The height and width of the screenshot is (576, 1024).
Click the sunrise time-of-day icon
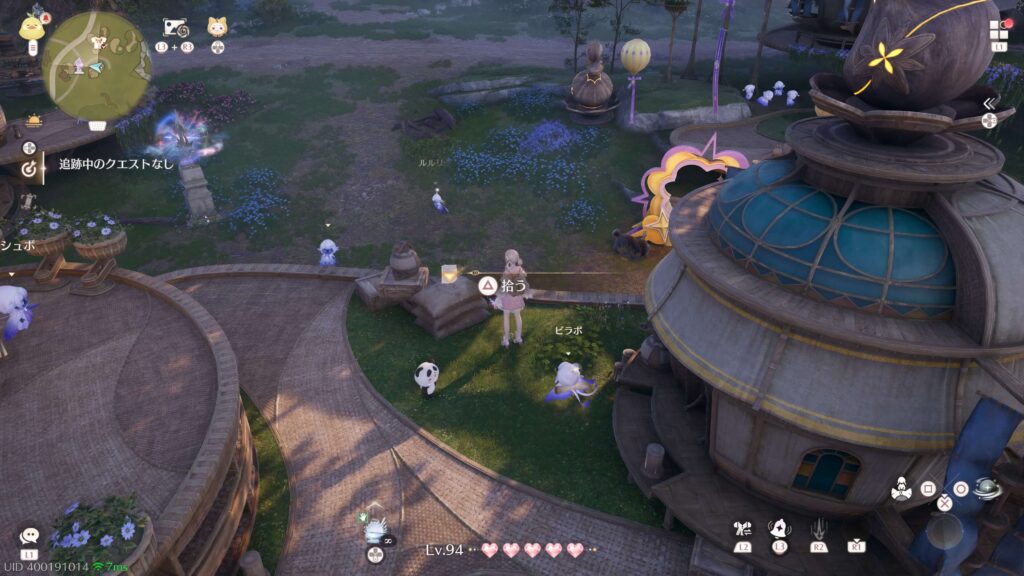[x=33, y=120]
